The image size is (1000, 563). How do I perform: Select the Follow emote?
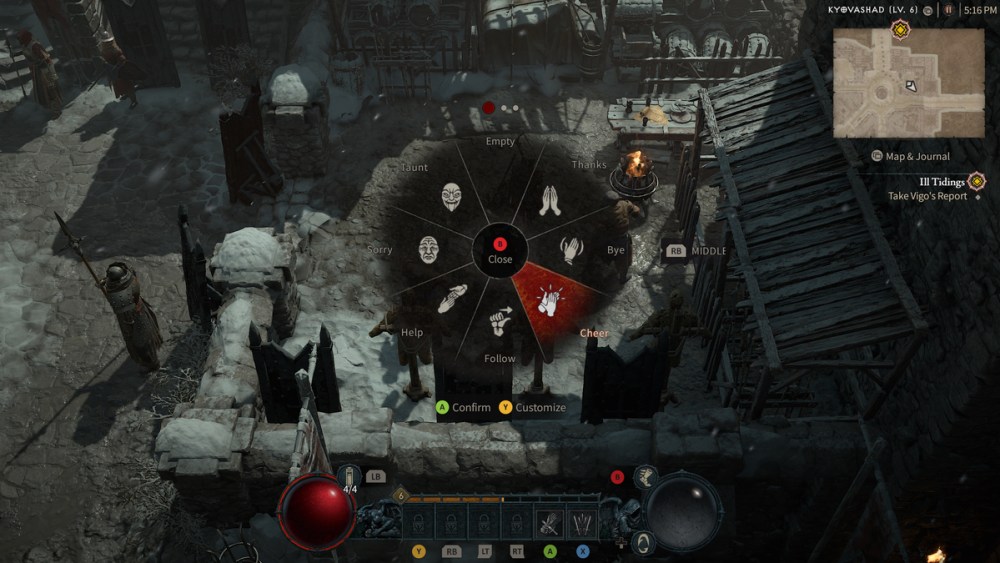click(500, 323)
